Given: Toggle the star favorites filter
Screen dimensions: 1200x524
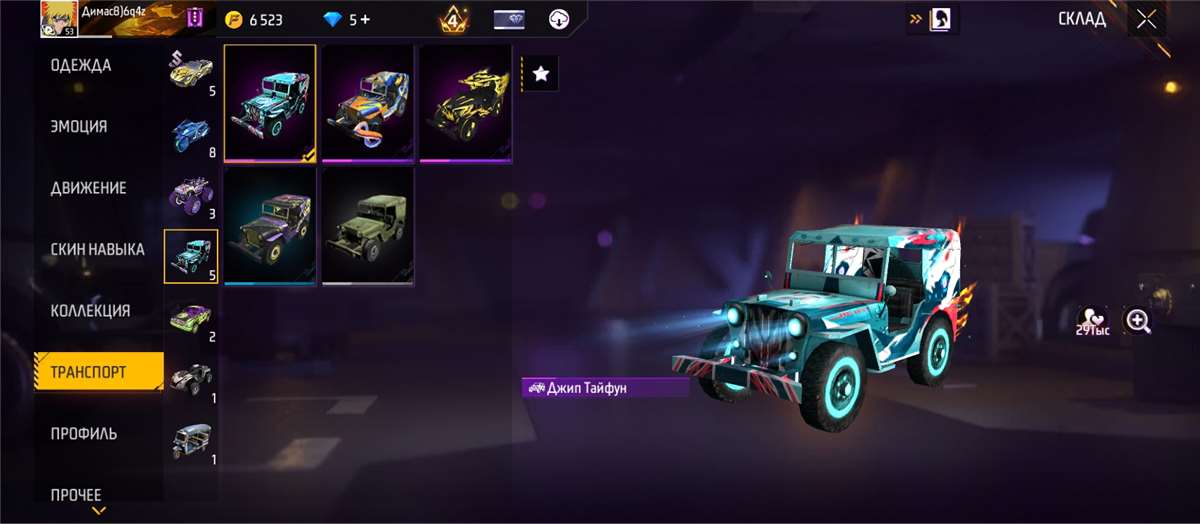Looking at the screenshot, I should click(x=540, y=73).
